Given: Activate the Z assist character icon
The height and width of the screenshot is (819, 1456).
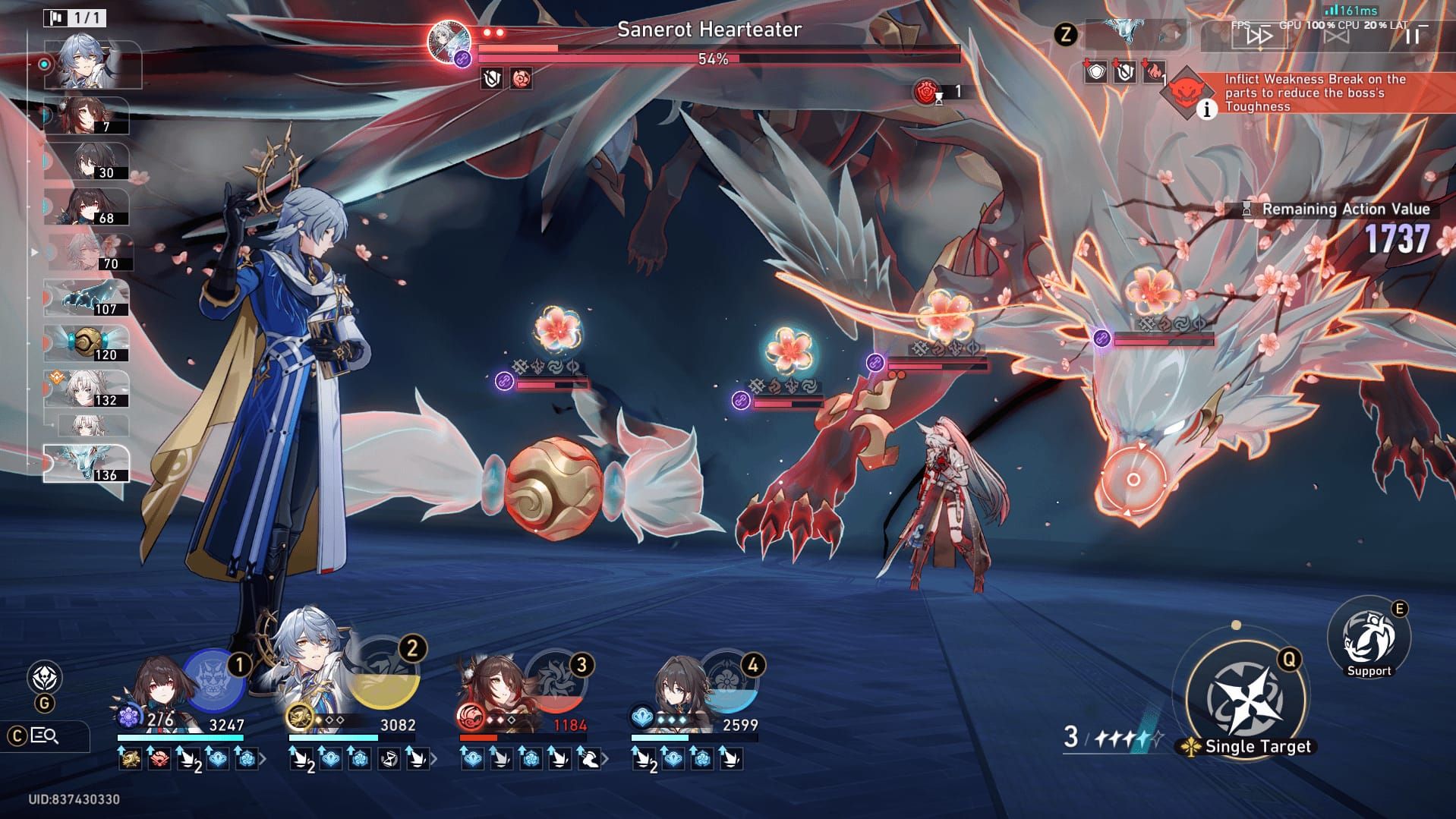Looking at the screenshot, I should 1067,34.
